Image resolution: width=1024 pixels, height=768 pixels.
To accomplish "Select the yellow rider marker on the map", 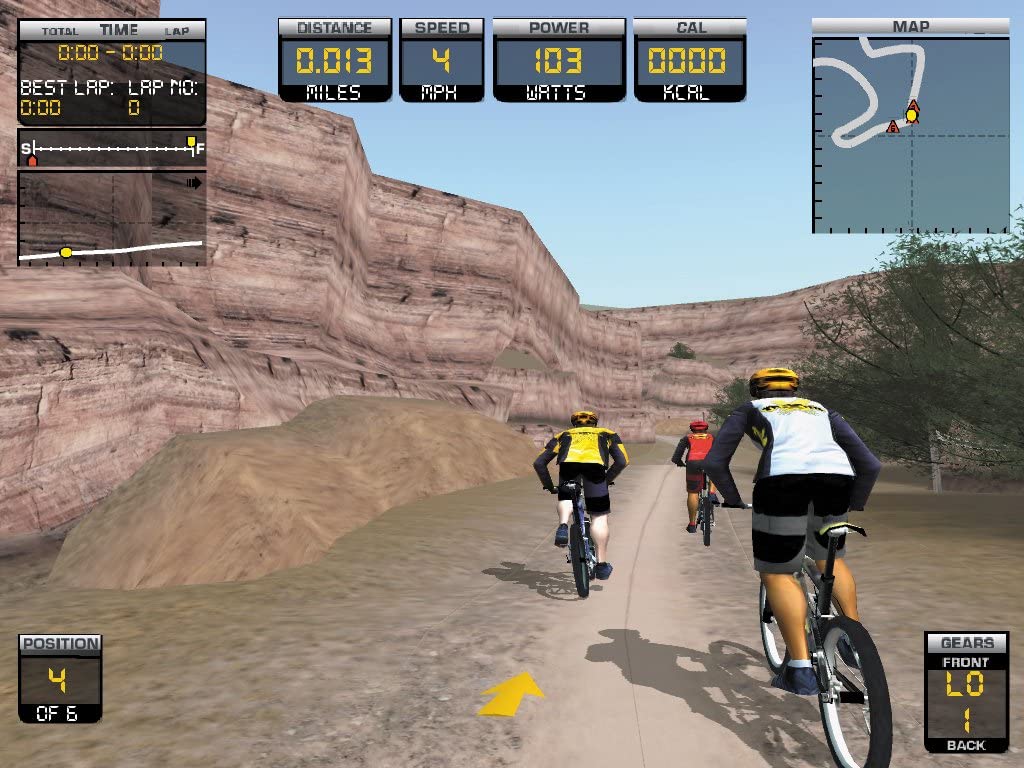I will pyautogui.click(x=912, y=116).
